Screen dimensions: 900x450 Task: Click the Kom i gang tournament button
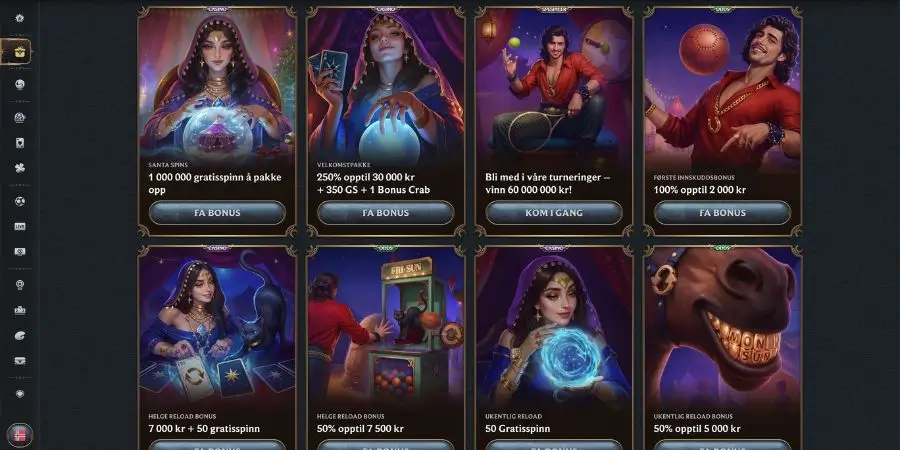point(553,213)
